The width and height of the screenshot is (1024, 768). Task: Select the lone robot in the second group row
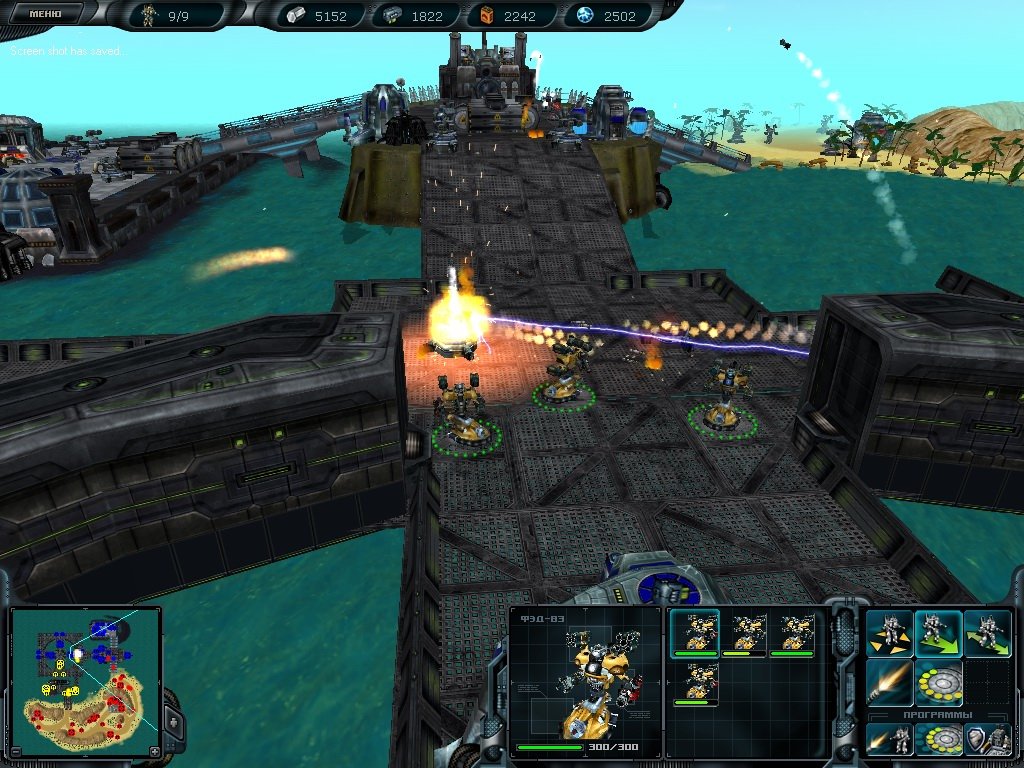tap(694, 683)
